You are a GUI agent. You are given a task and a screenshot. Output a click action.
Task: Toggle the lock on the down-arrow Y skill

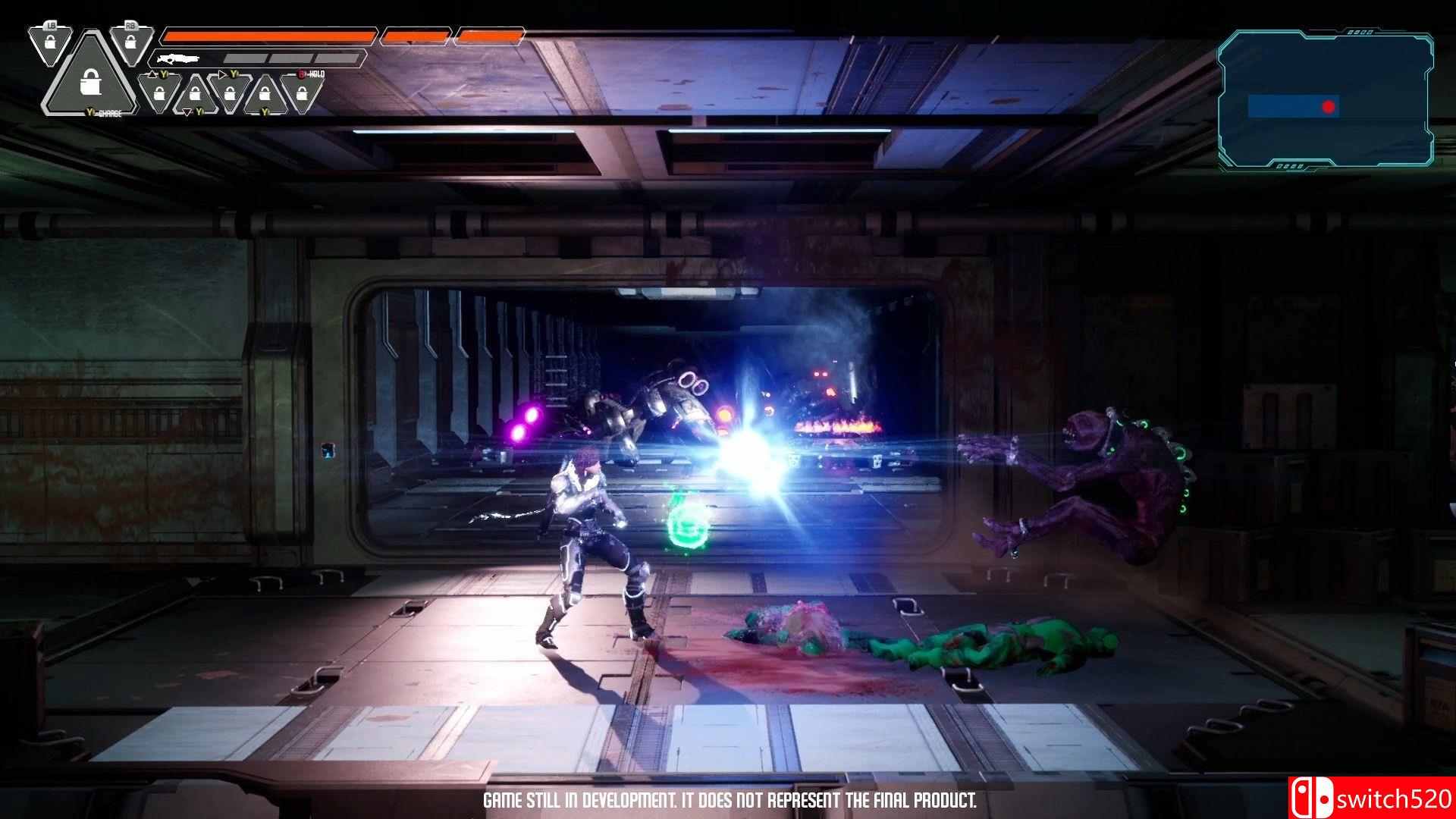point(196,93)
